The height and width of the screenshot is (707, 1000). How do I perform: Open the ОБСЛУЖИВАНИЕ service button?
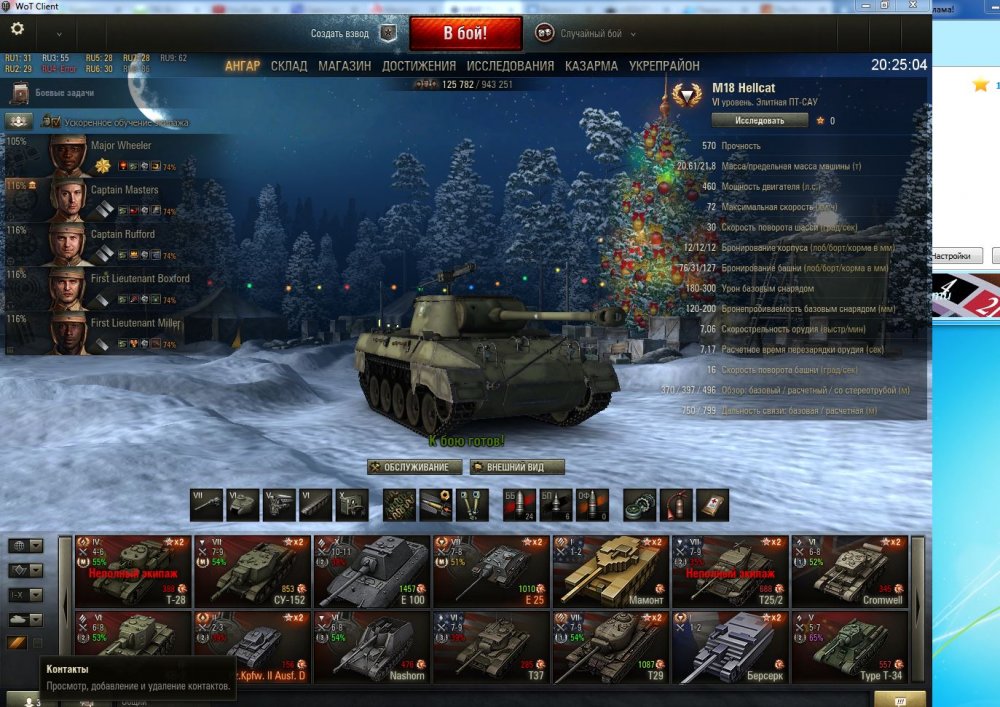(415, 467)
